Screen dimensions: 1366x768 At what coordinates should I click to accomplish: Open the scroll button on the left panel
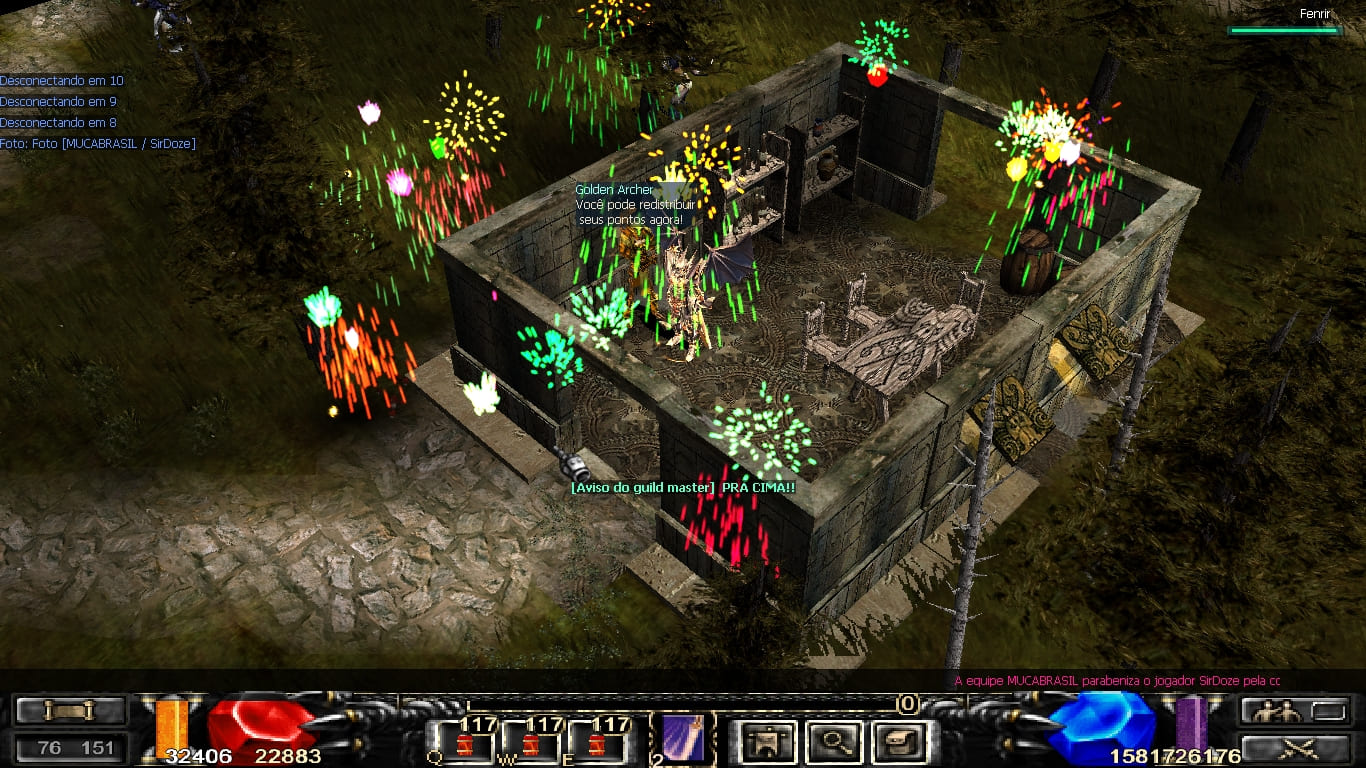69,711
